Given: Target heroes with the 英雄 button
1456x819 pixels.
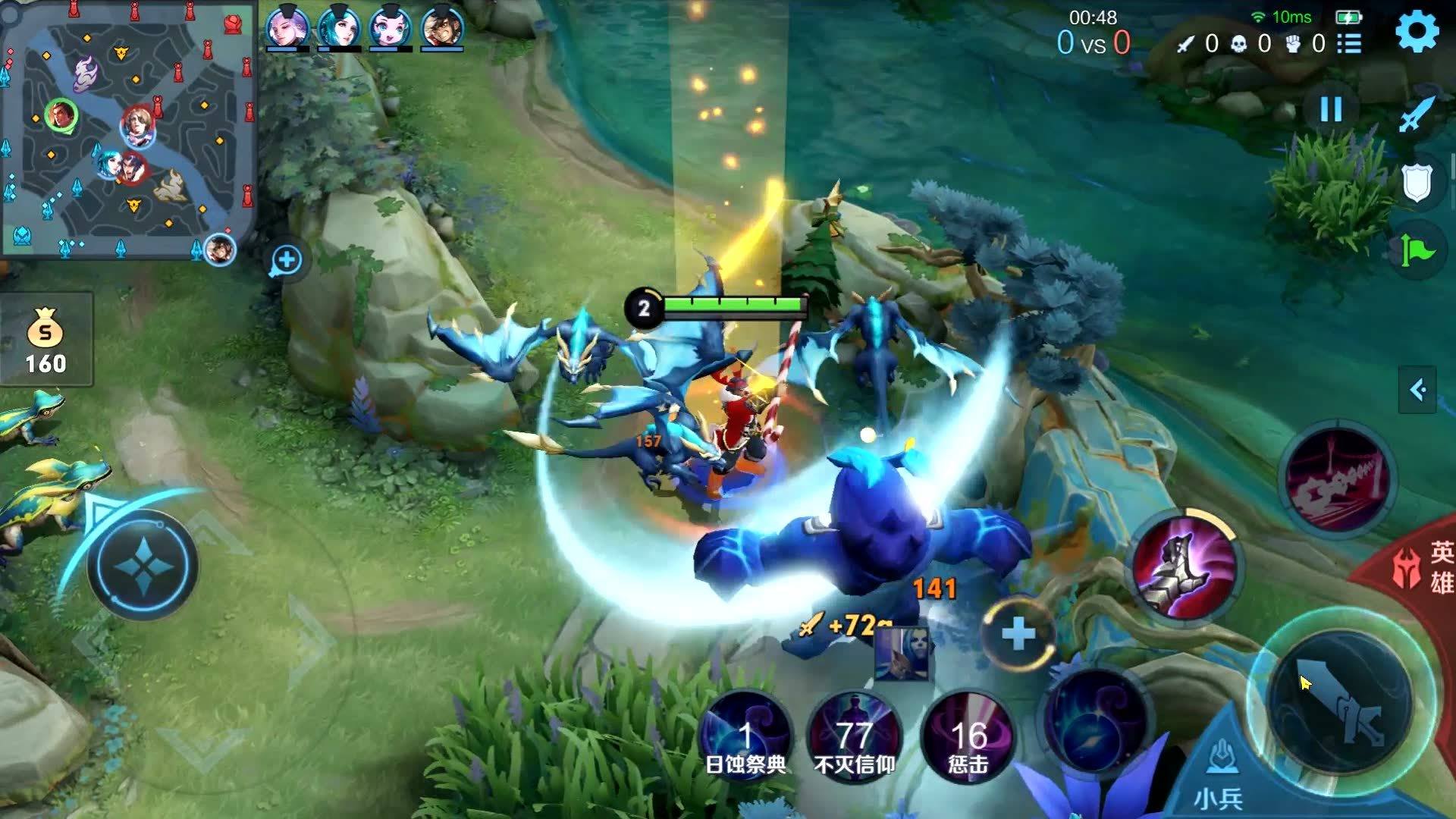Looking at the screenshot, I should tap(1426, 567).
